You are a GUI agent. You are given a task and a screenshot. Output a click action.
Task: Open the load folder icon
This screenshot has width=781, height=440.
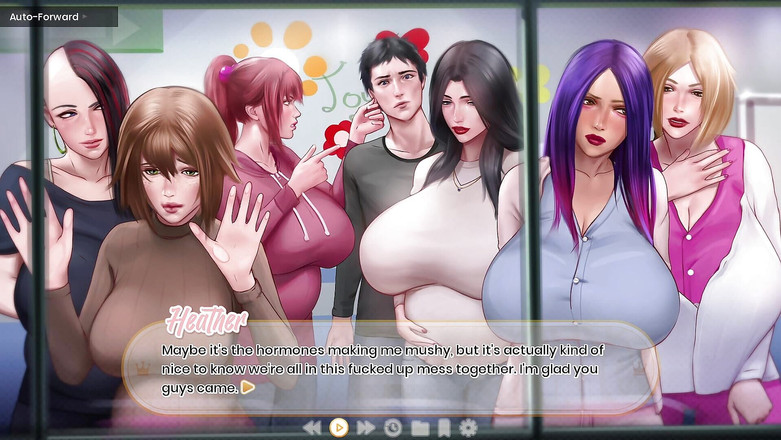click(420, 428)
